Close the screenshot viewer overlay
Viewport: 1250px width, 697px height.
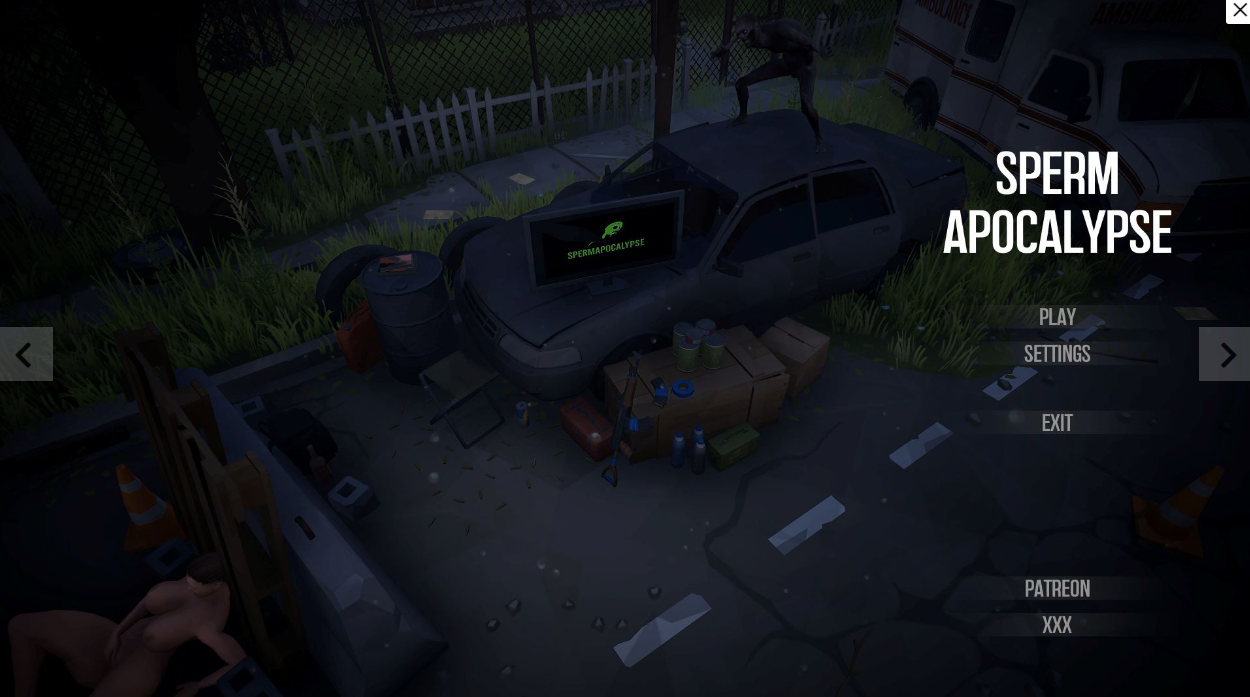click(1239, 10)
